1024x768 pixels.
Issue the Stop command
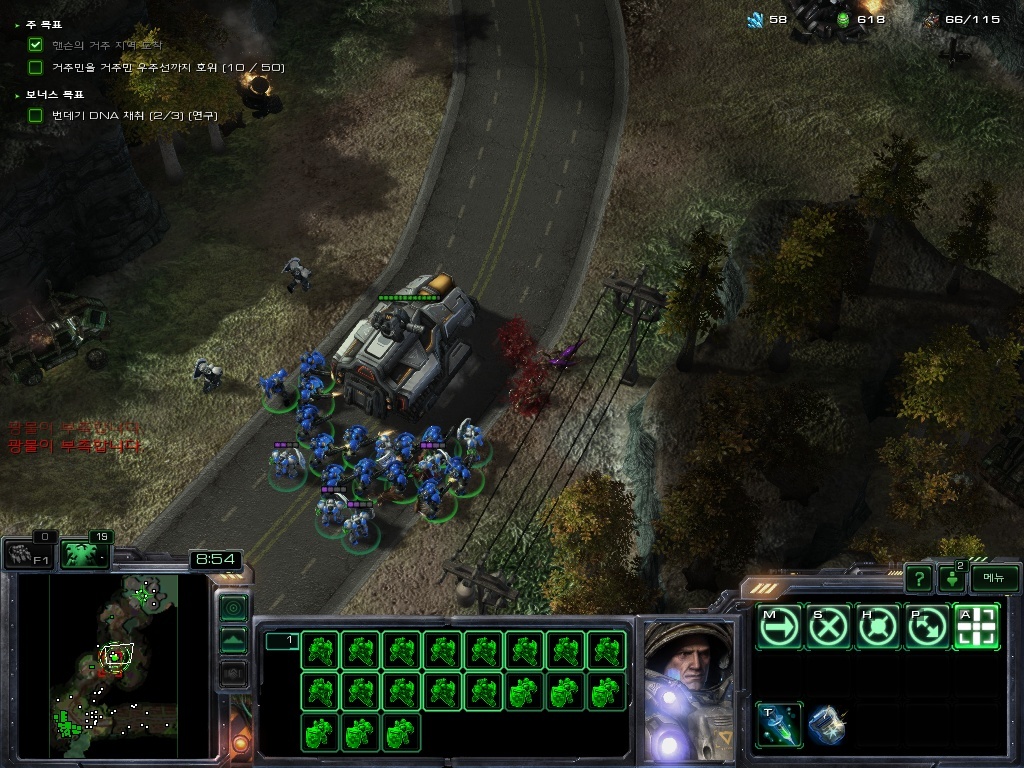[x=828, y=627]
